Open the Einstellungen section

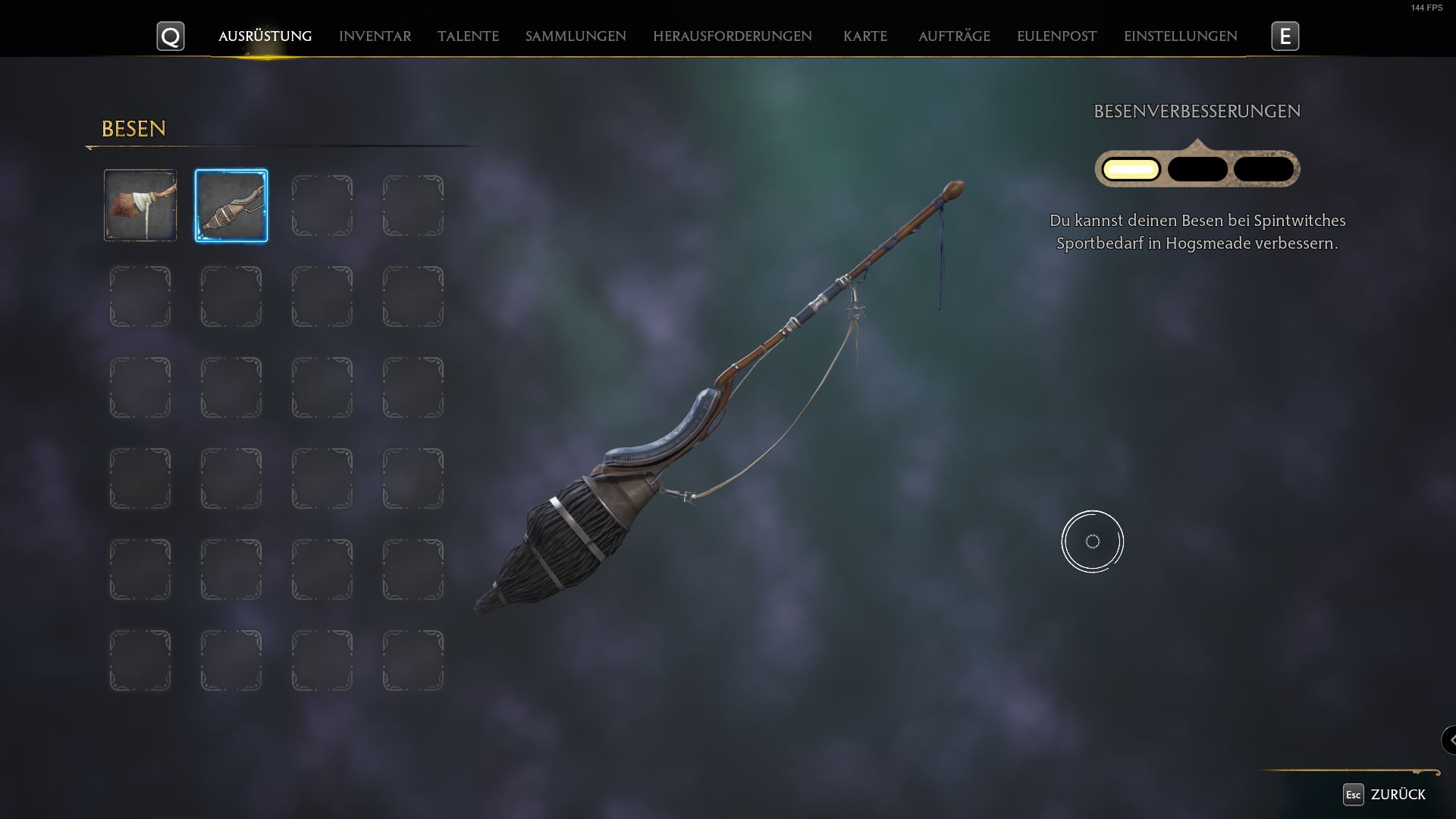1180,36
